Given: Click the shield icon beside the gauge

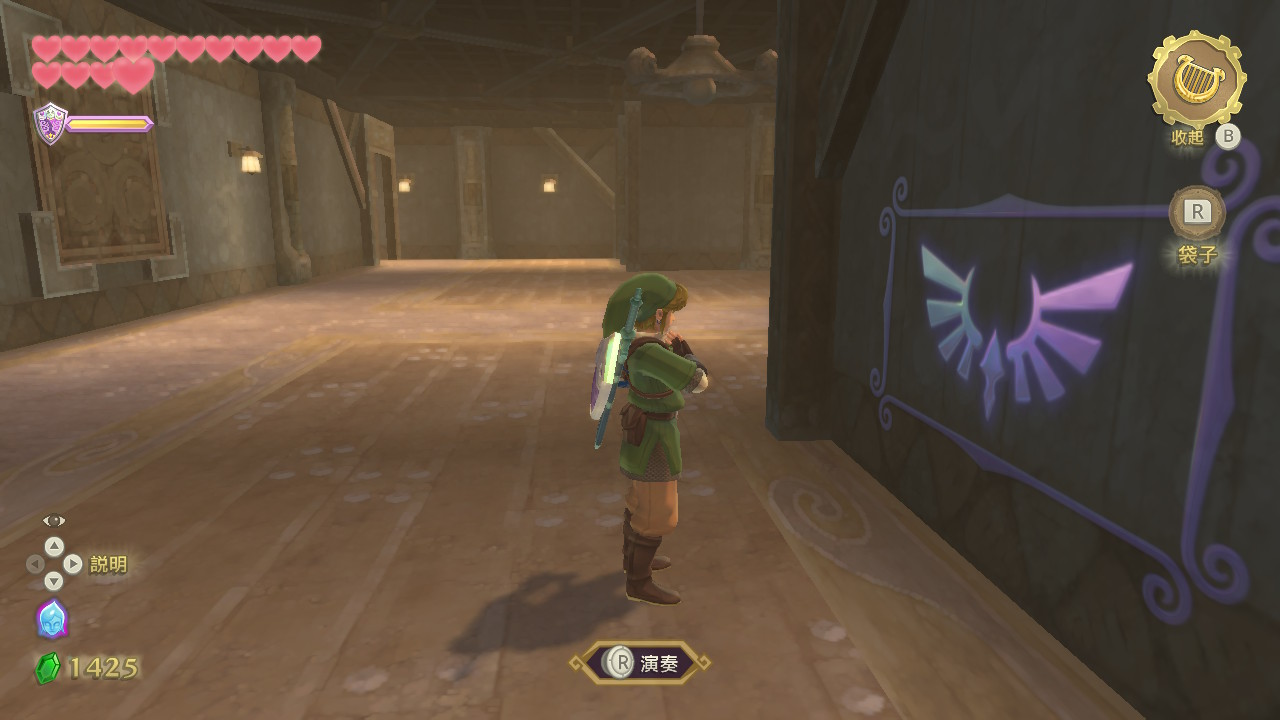Looking at the screenshot, I should tap(50, 124).
